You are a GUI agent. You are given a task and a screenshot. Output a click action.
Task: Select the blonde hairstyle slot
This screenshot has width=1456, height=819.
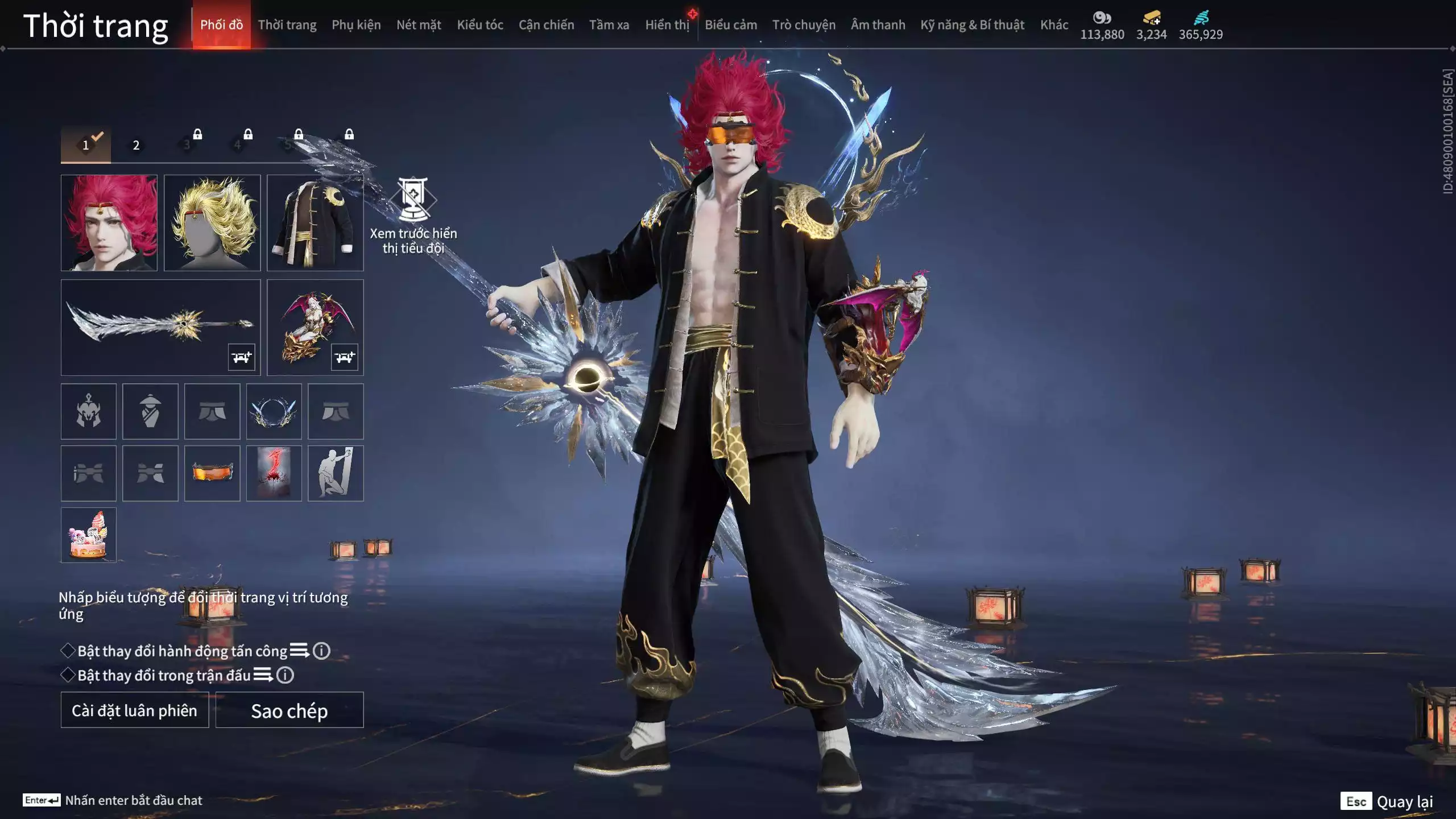click(x=212, y=222)
